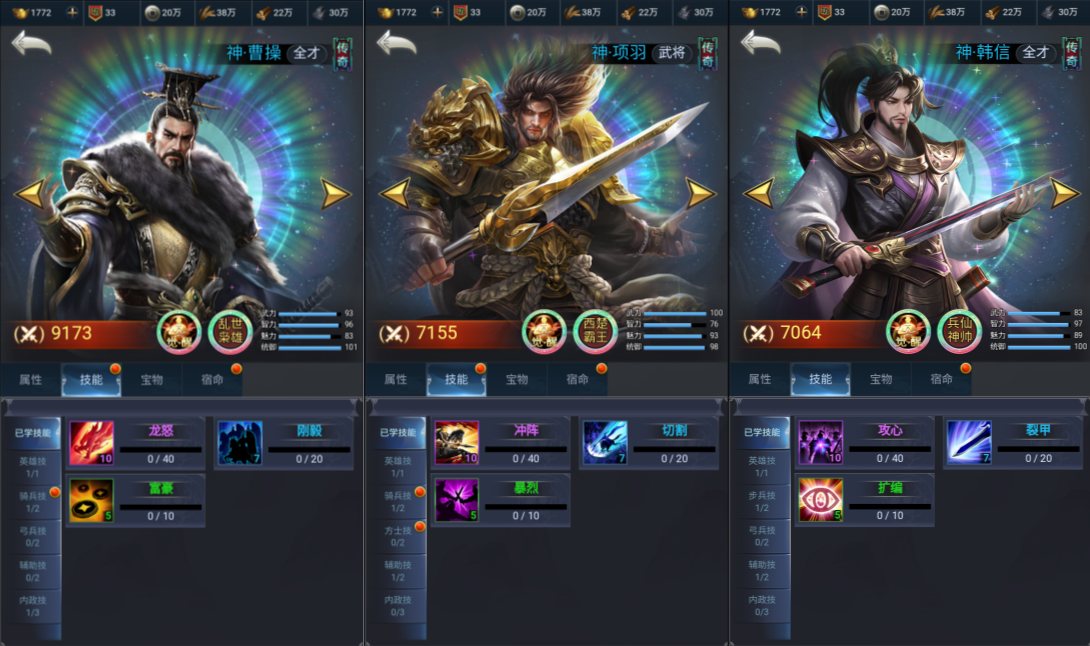
Task: Open the 暴烈 skill
Action: coord(456,500)
